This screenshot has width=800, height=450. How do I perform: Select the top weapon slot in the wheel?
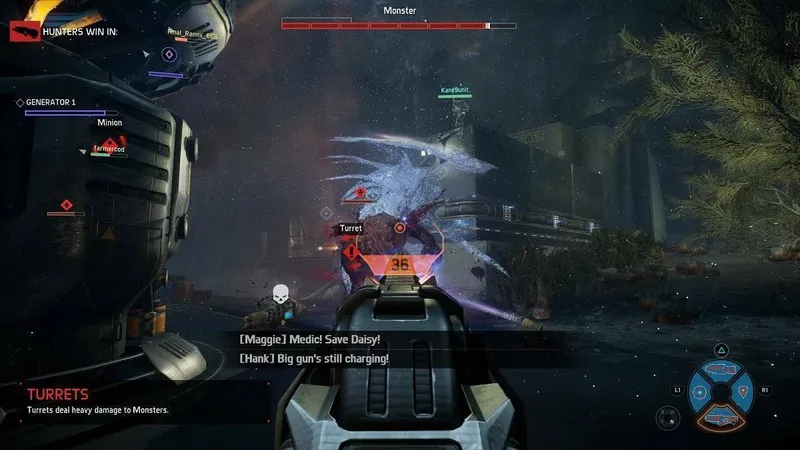point(720,369)
